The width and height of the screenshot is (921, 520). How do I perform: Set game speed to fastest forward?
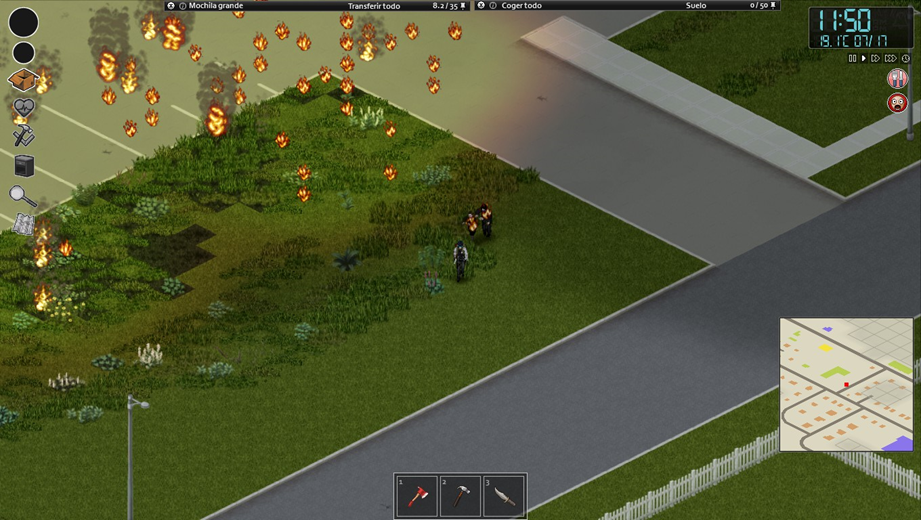(890, 59)
